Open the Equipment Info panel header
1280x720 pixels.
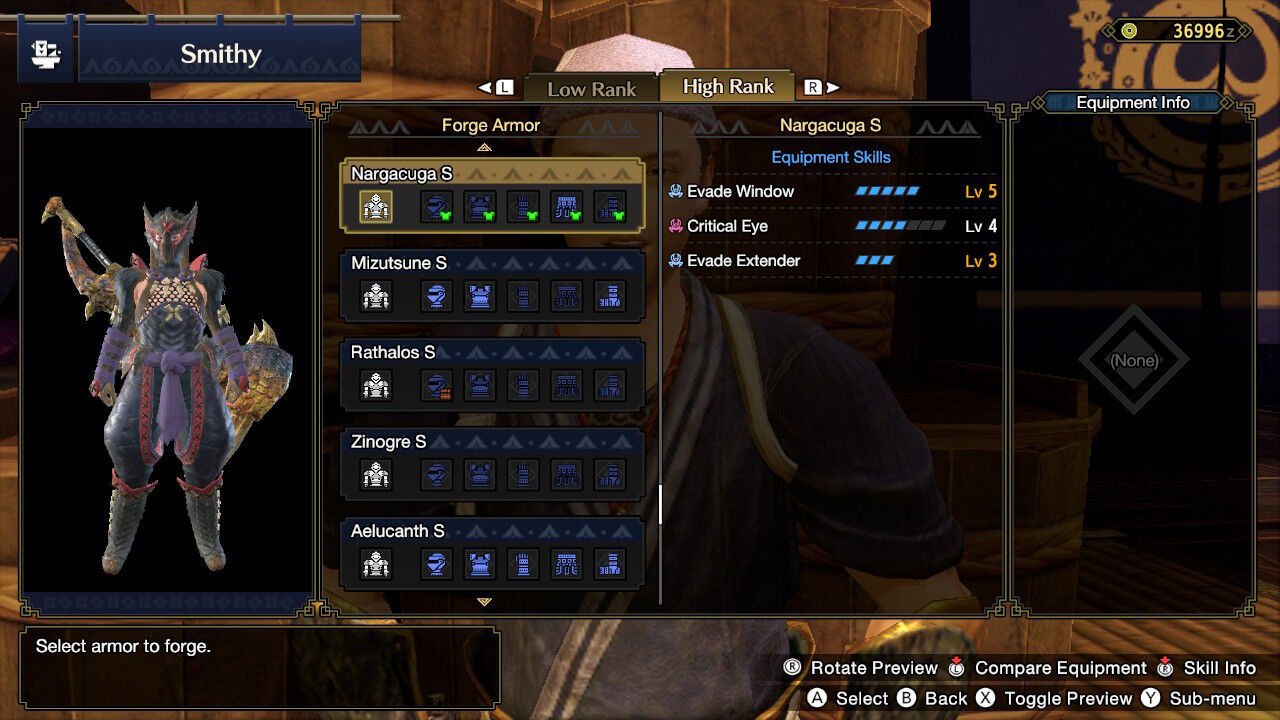1132,102
